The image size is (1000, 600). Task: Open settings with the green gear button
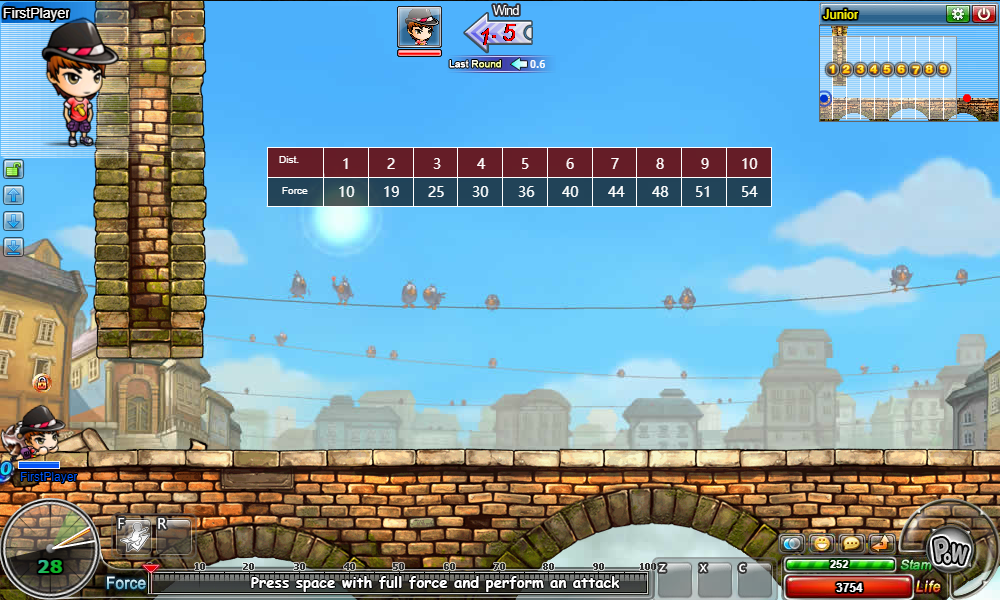click(957, 14)
